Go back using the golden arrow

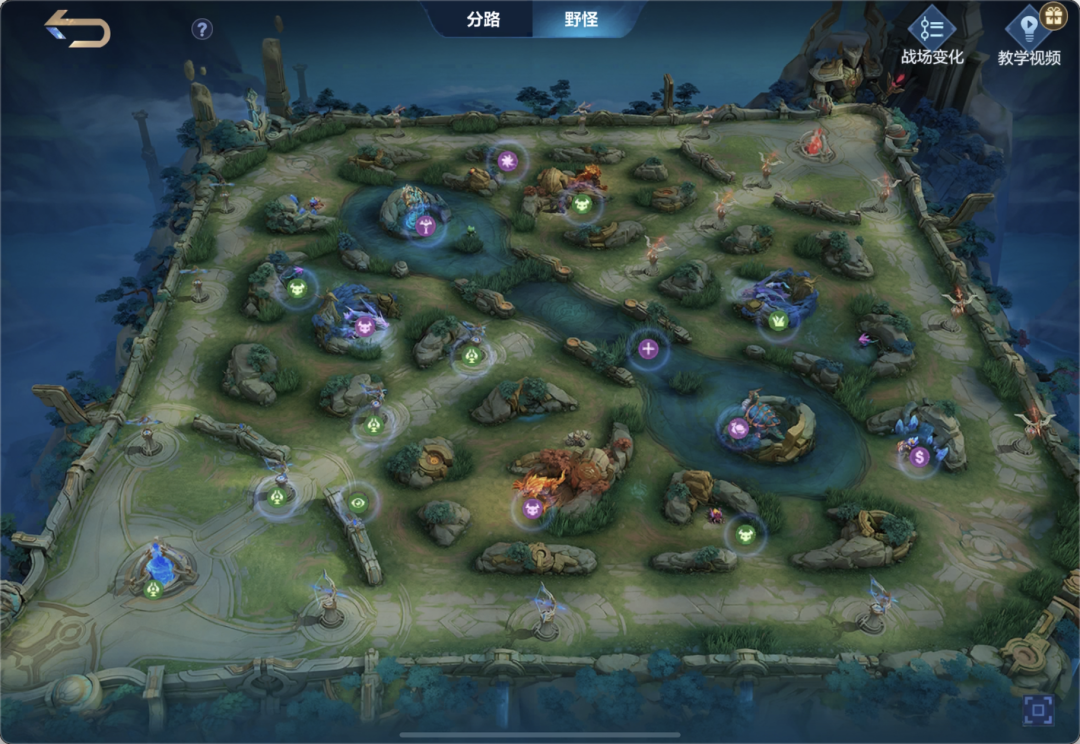click(77, 29)
